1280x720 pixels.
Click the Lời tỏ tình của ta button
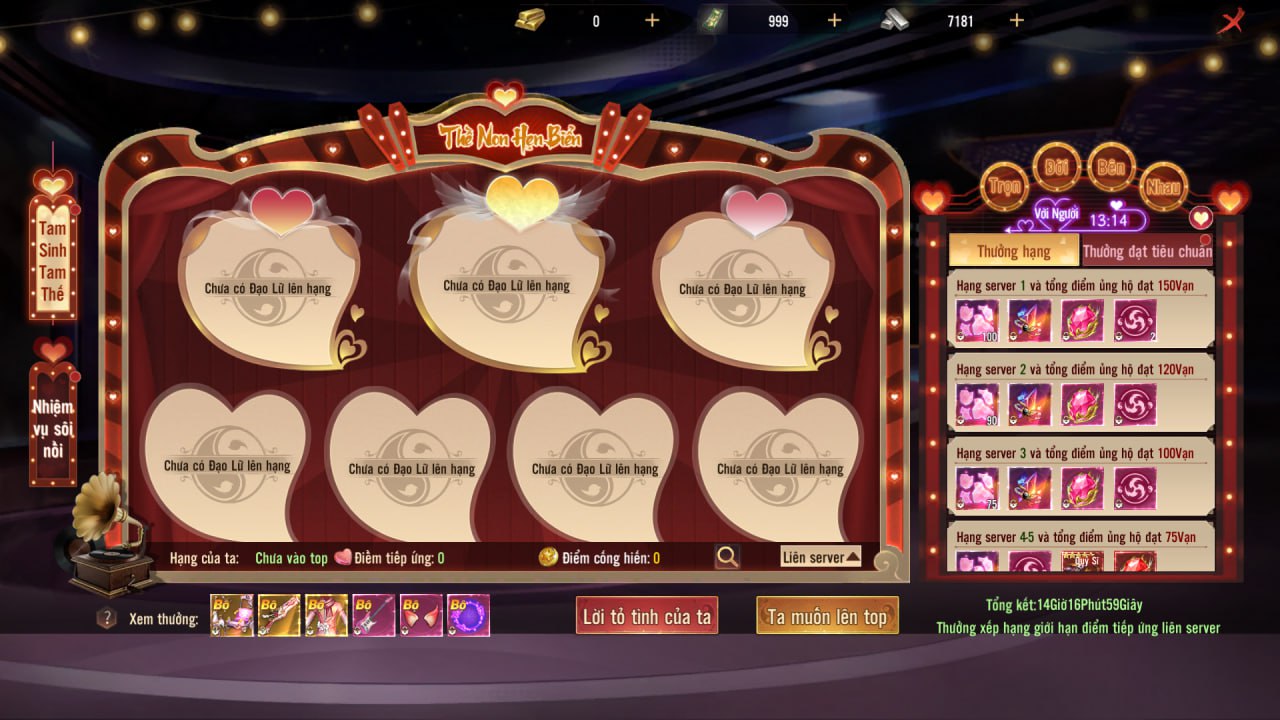pos(647,617)
